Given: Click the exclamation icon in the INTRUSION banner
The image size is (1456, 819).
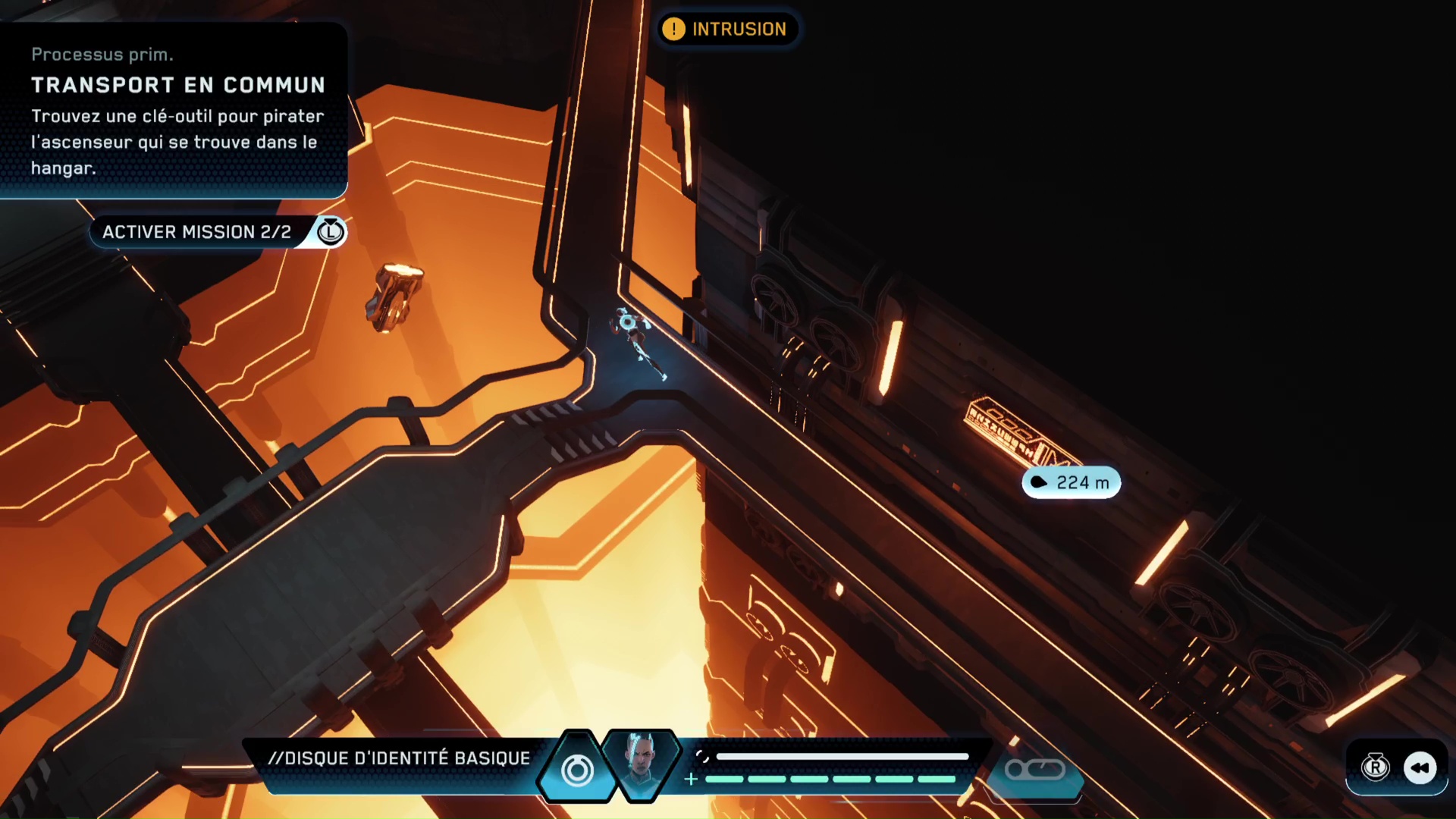Looking at the screenshot, I should [x=673, y=29].
